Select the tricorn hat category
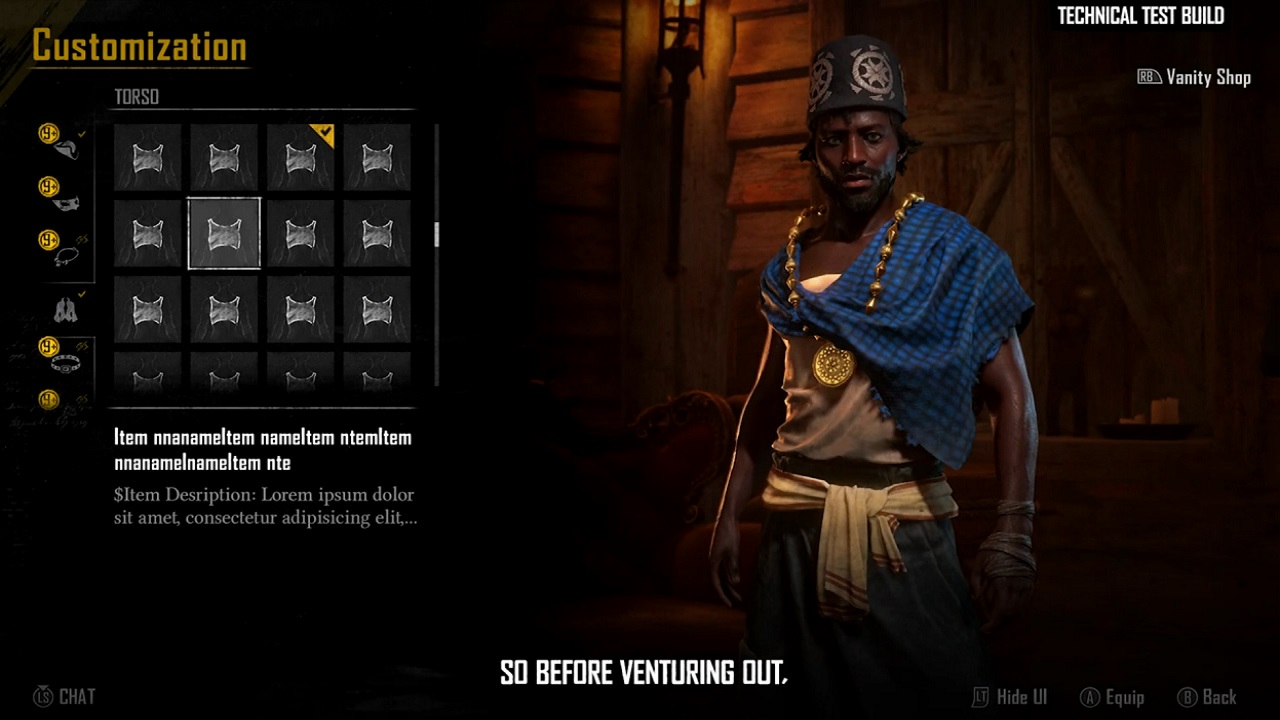 [66, 150]
